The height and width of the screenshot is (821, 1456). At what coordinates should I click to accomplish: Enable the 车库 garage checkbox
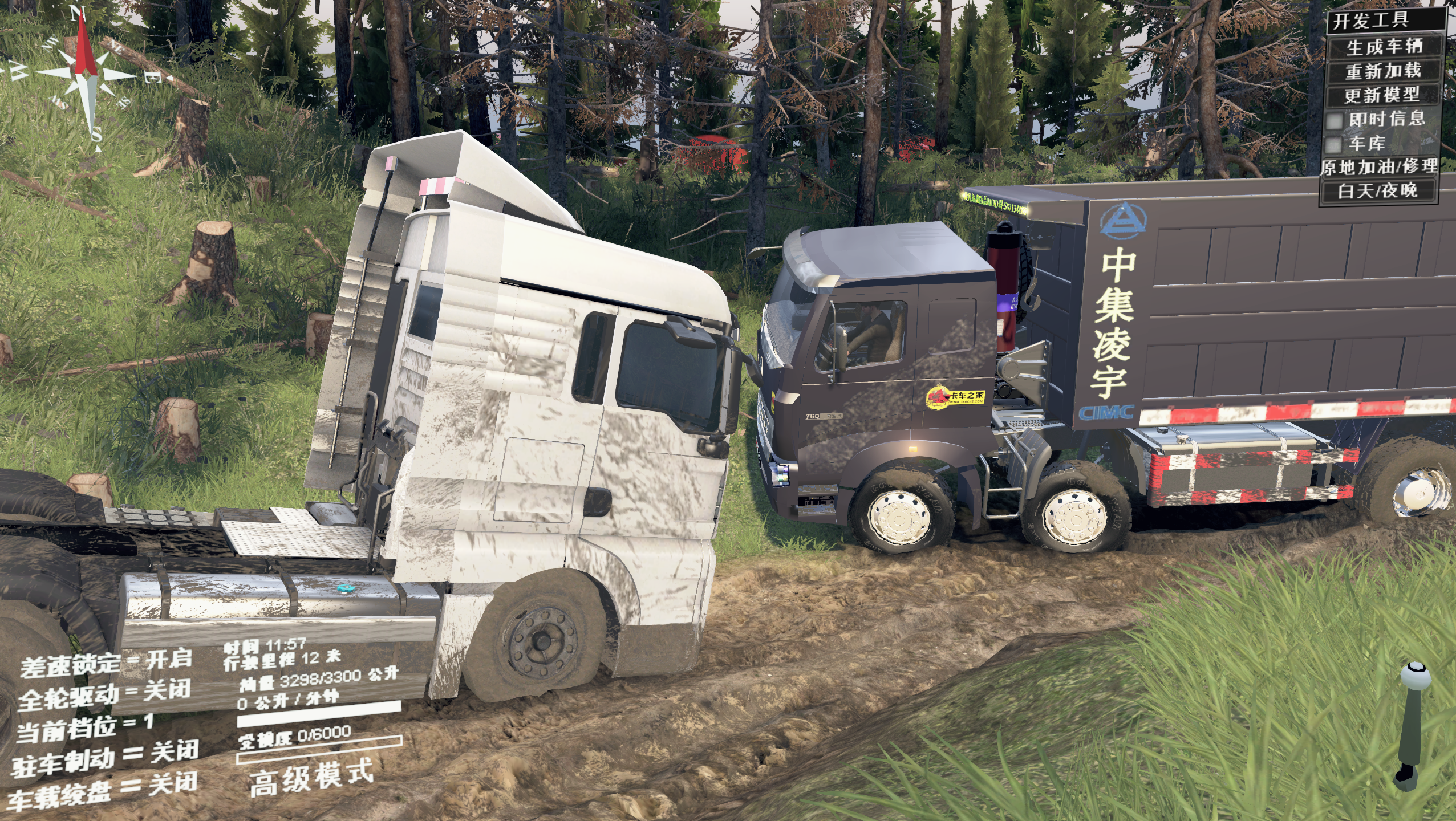(x=1333, y=144)
